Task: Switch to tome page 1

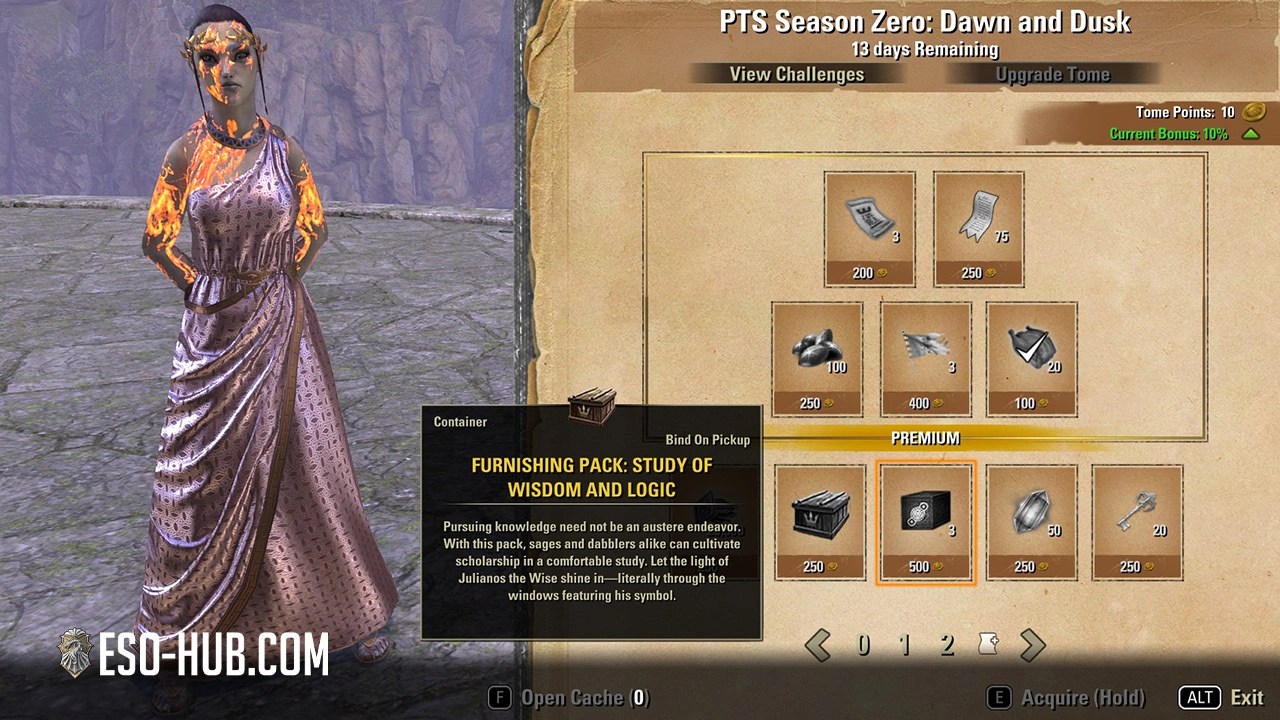Action: pos(905,645)
